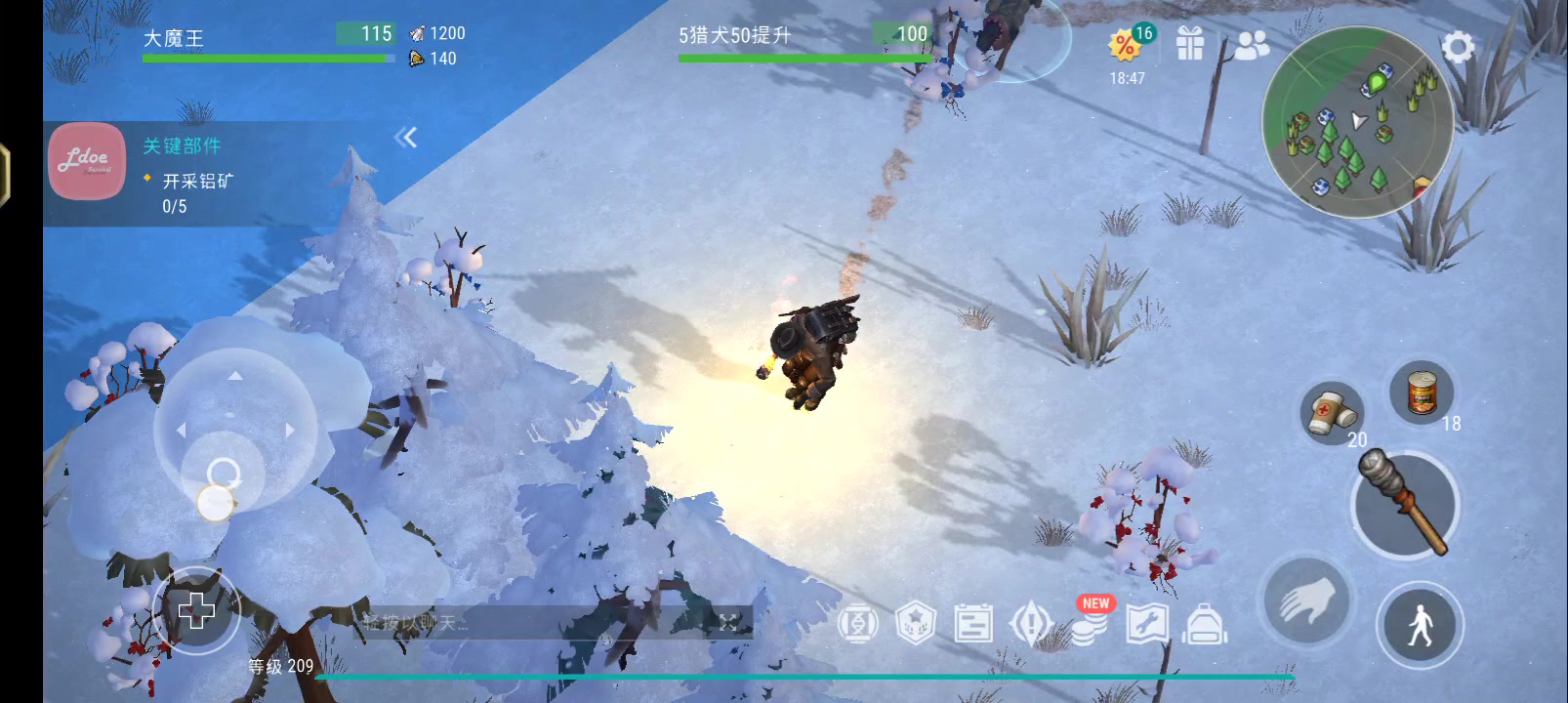
Task: Open the 16% sale offers badge
Action: [1126, 43]
